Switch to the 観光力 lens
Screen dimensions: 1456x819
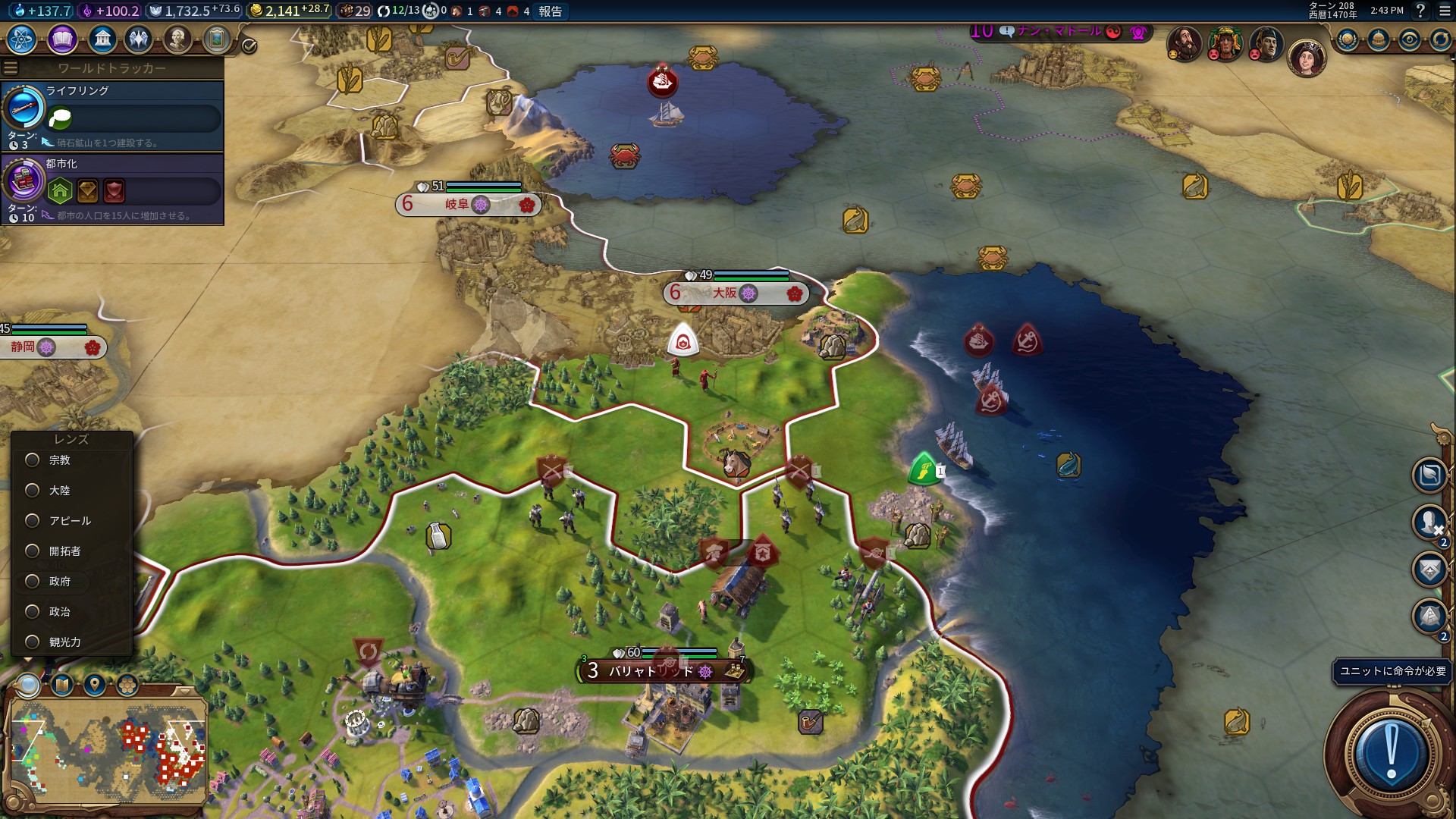33,642
